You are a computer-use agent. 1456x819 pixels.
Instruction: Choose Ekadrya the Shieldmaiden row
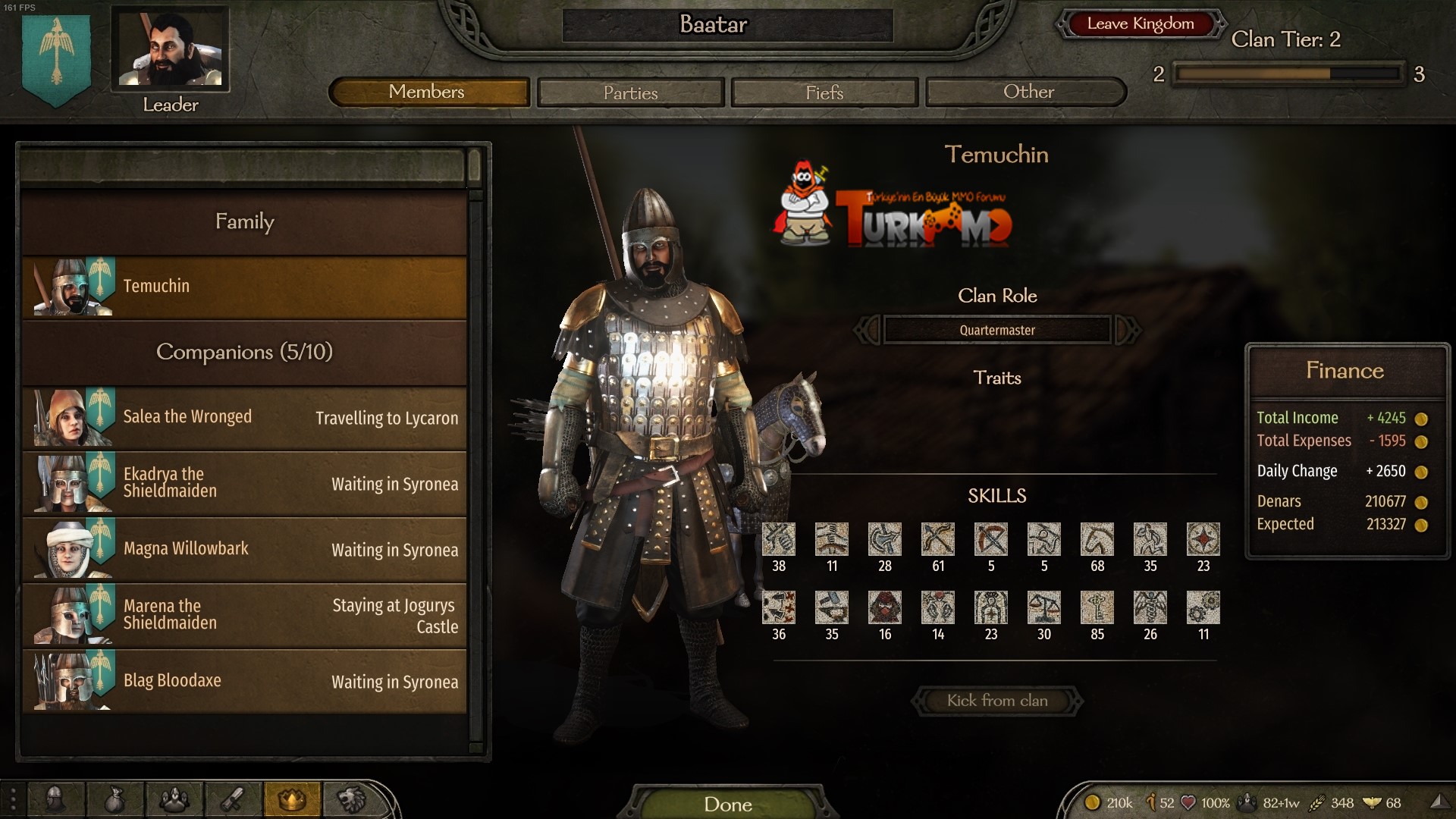244,483
